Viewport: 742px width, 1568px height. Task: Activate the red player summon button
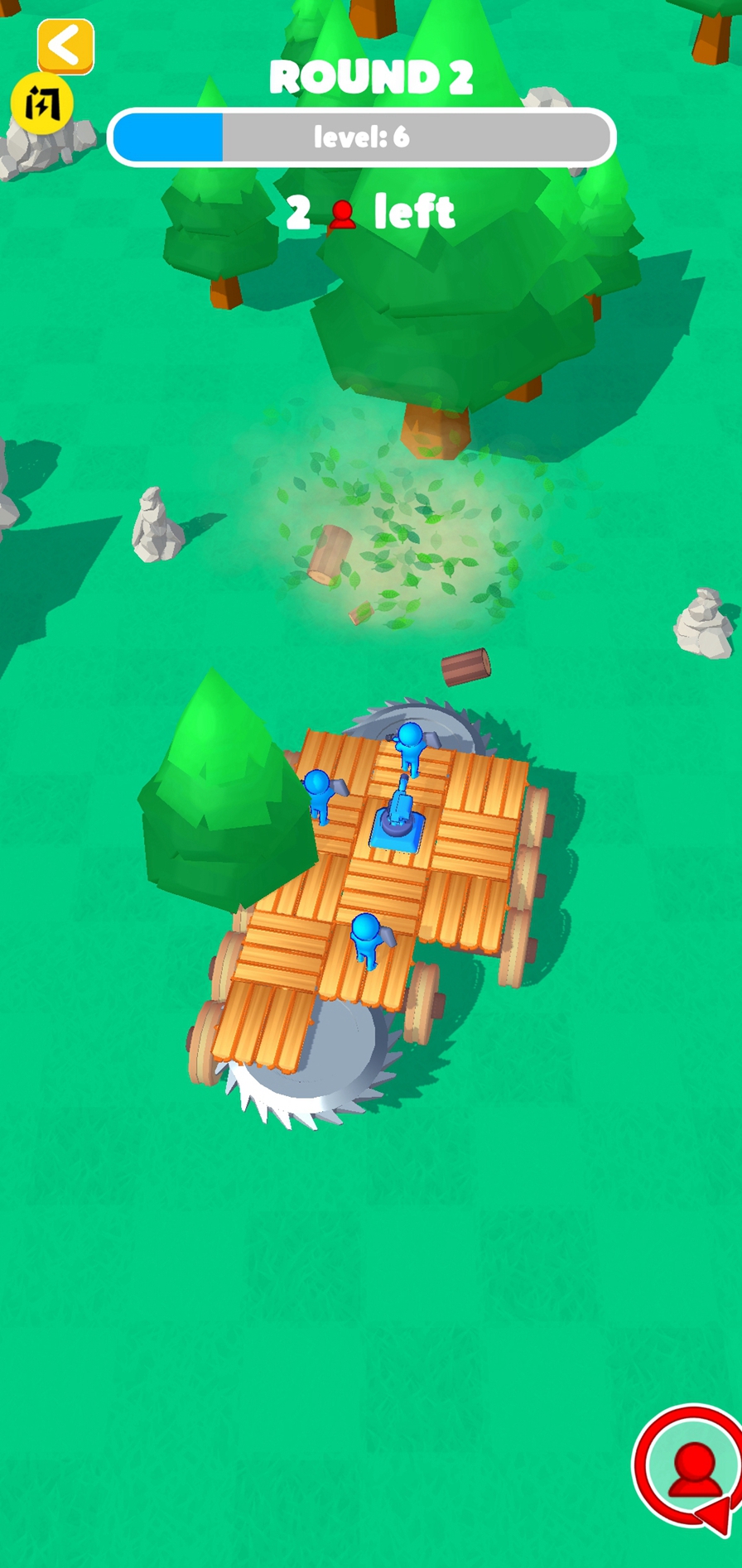click(691, 1466)
